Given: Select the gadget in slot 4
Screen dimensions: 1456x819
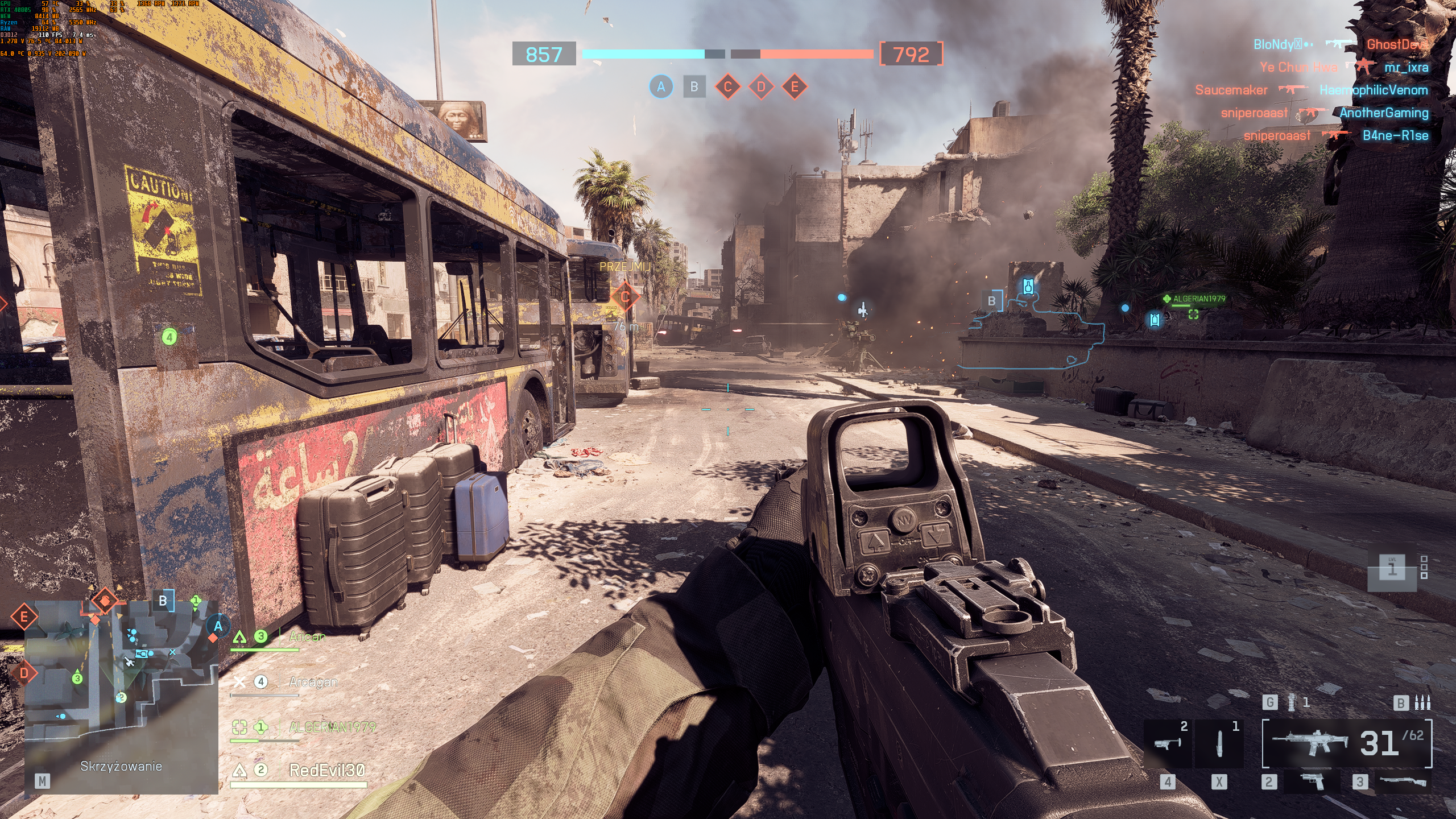Looking at the screenshot, I should pos(1168,743).
